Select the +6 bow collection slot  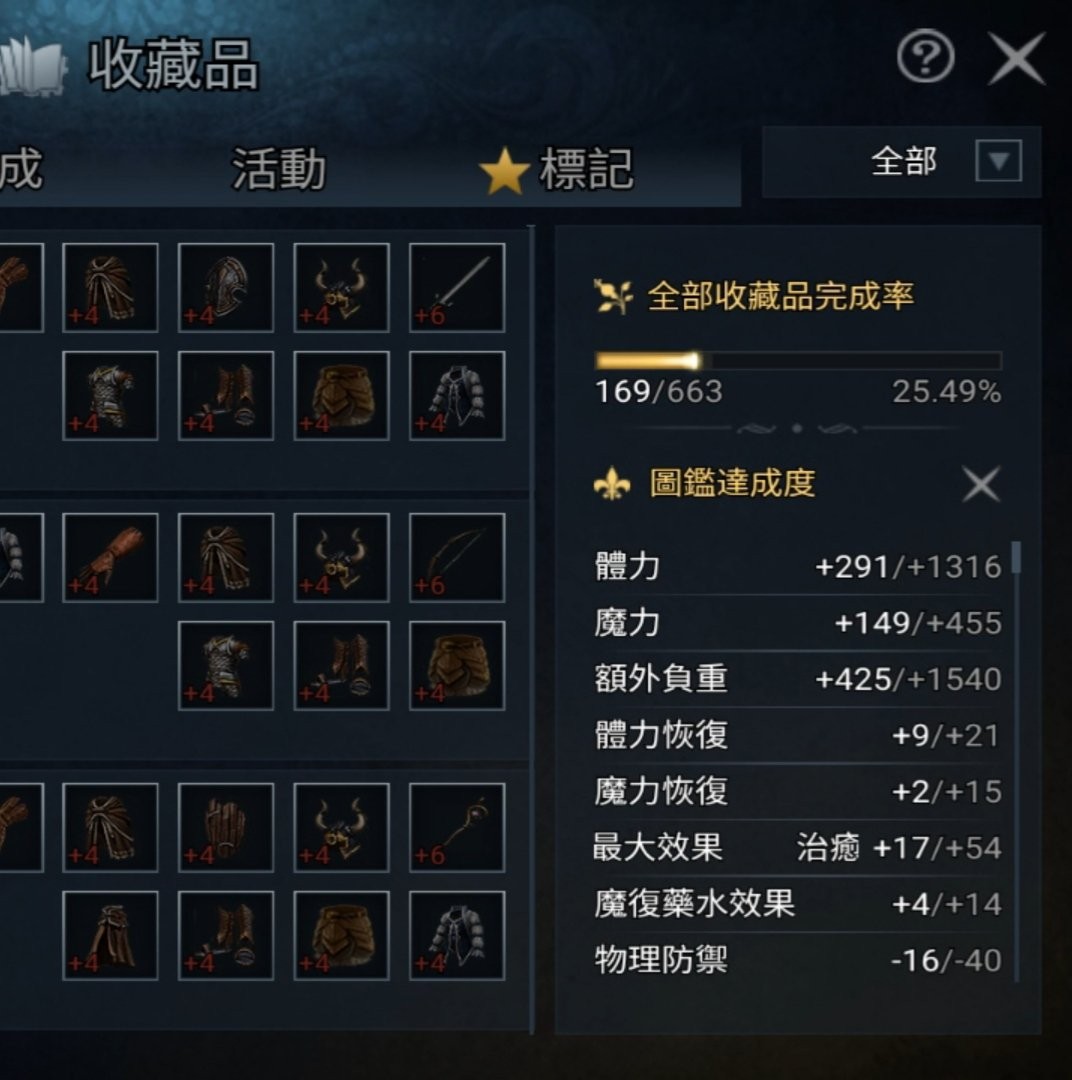(457, 557)
